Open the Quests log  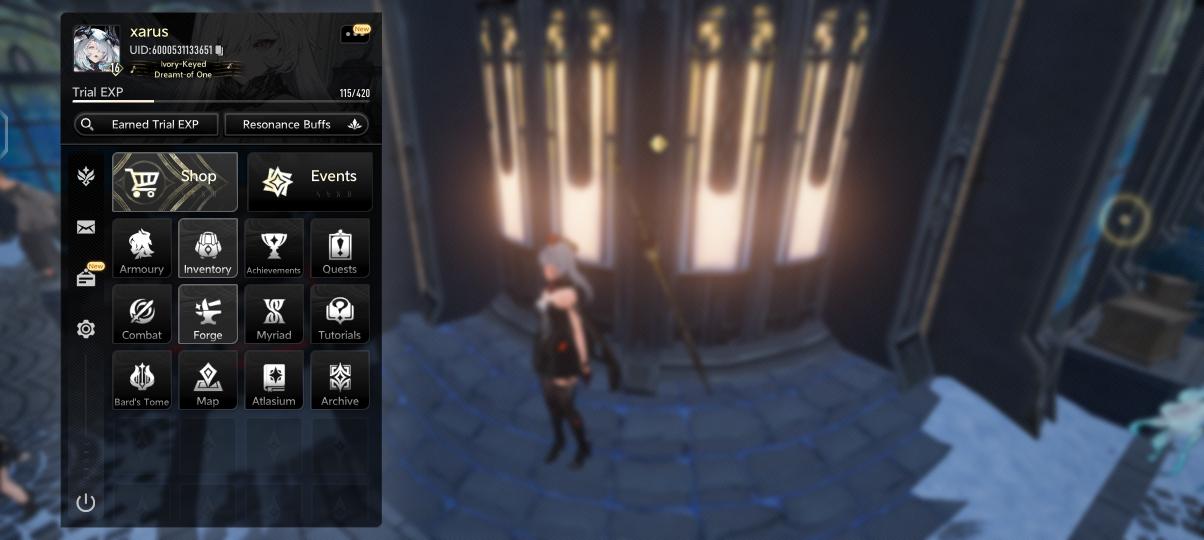pos(340,247)
